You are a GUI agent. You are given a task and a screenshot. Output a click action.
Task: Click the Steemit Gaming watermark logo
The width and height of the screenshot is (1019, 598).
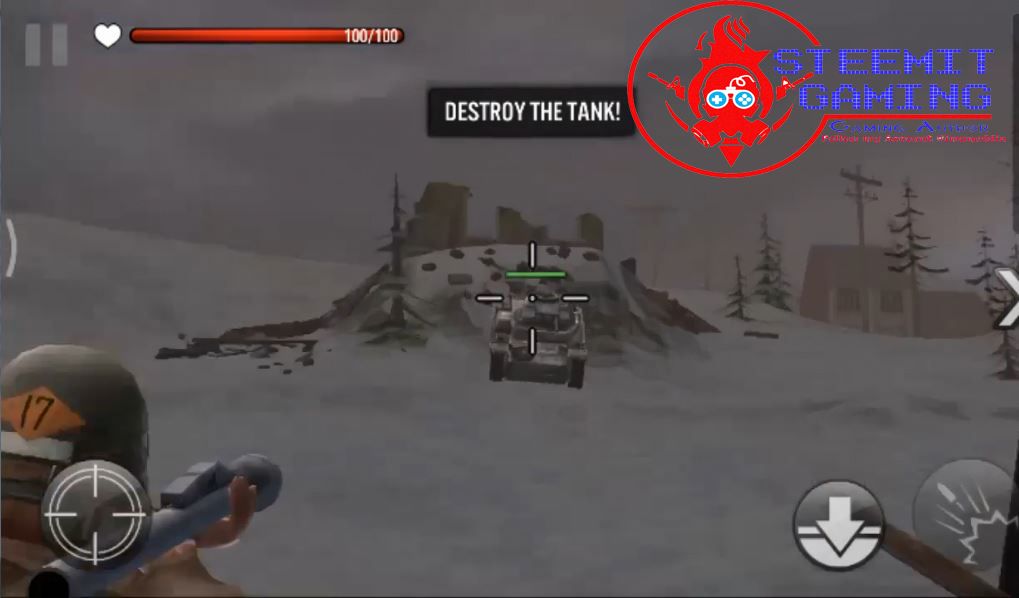(x=810, y=92)
